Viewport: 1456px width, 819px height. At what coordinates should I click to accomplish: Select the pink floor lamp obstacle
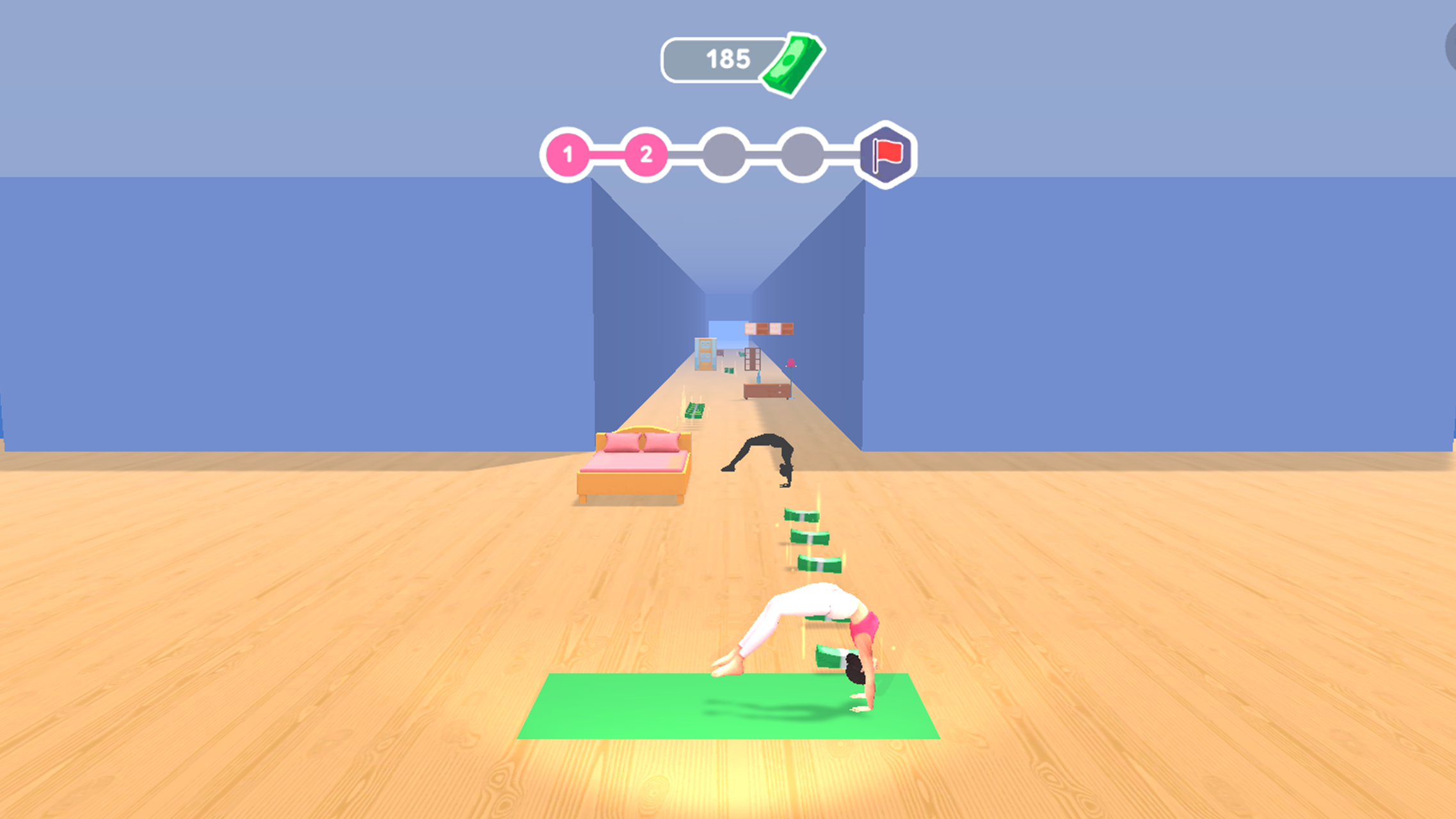pos(791,364)
